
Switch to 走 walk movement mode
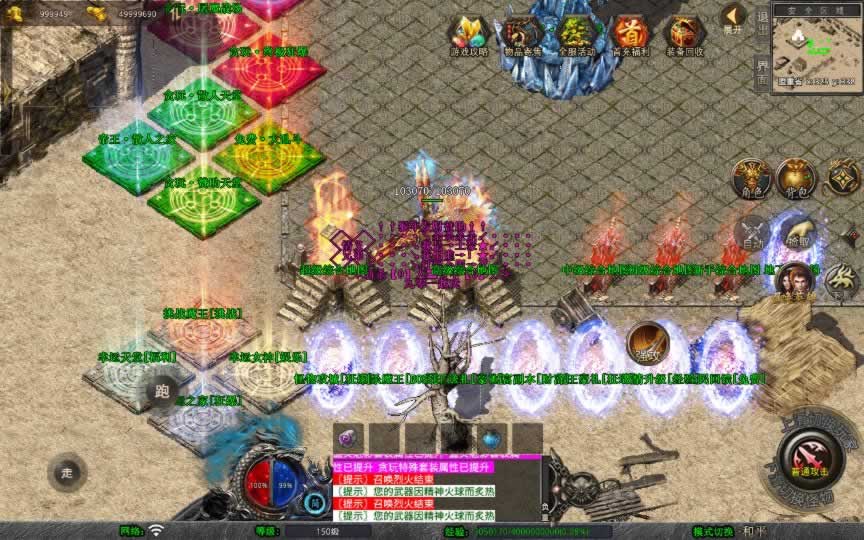click(68, 472)
